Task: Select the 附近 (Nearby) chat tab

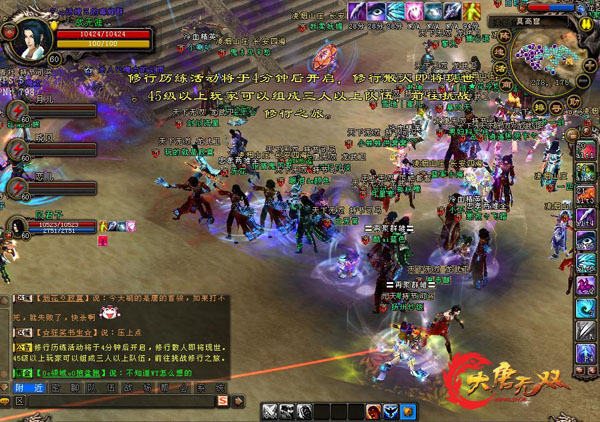Action: tap(29, 387)
